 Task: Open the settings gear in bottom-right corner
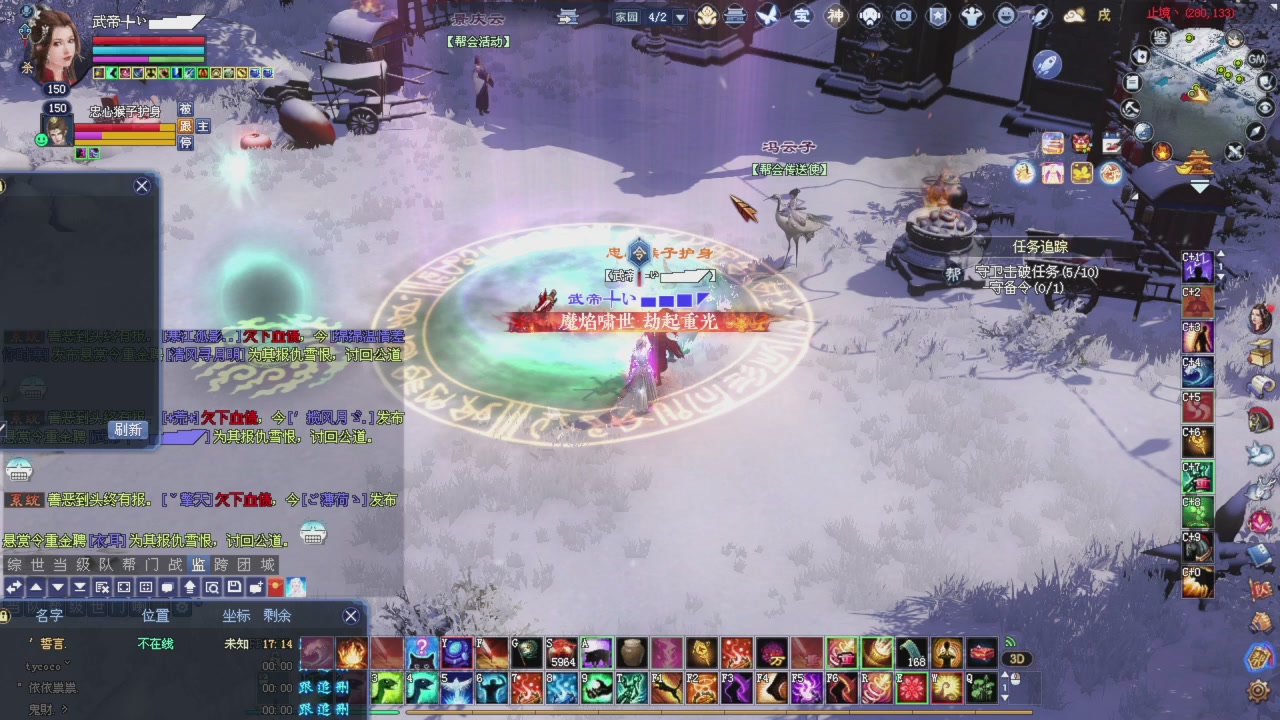click(1258, 691)
